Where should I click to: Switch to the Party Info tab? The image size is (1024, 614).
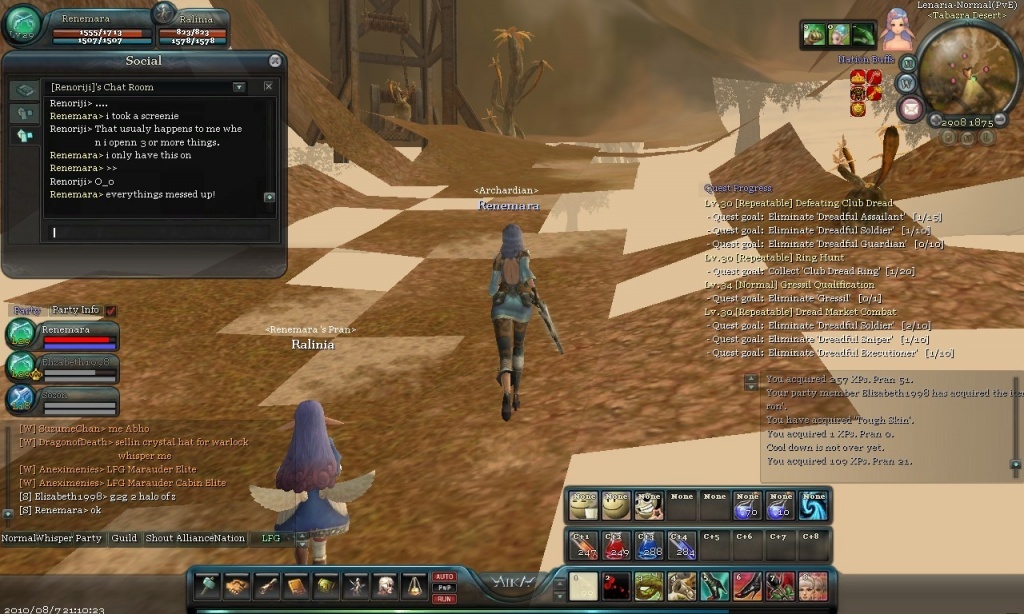click(x=76, y=310)
